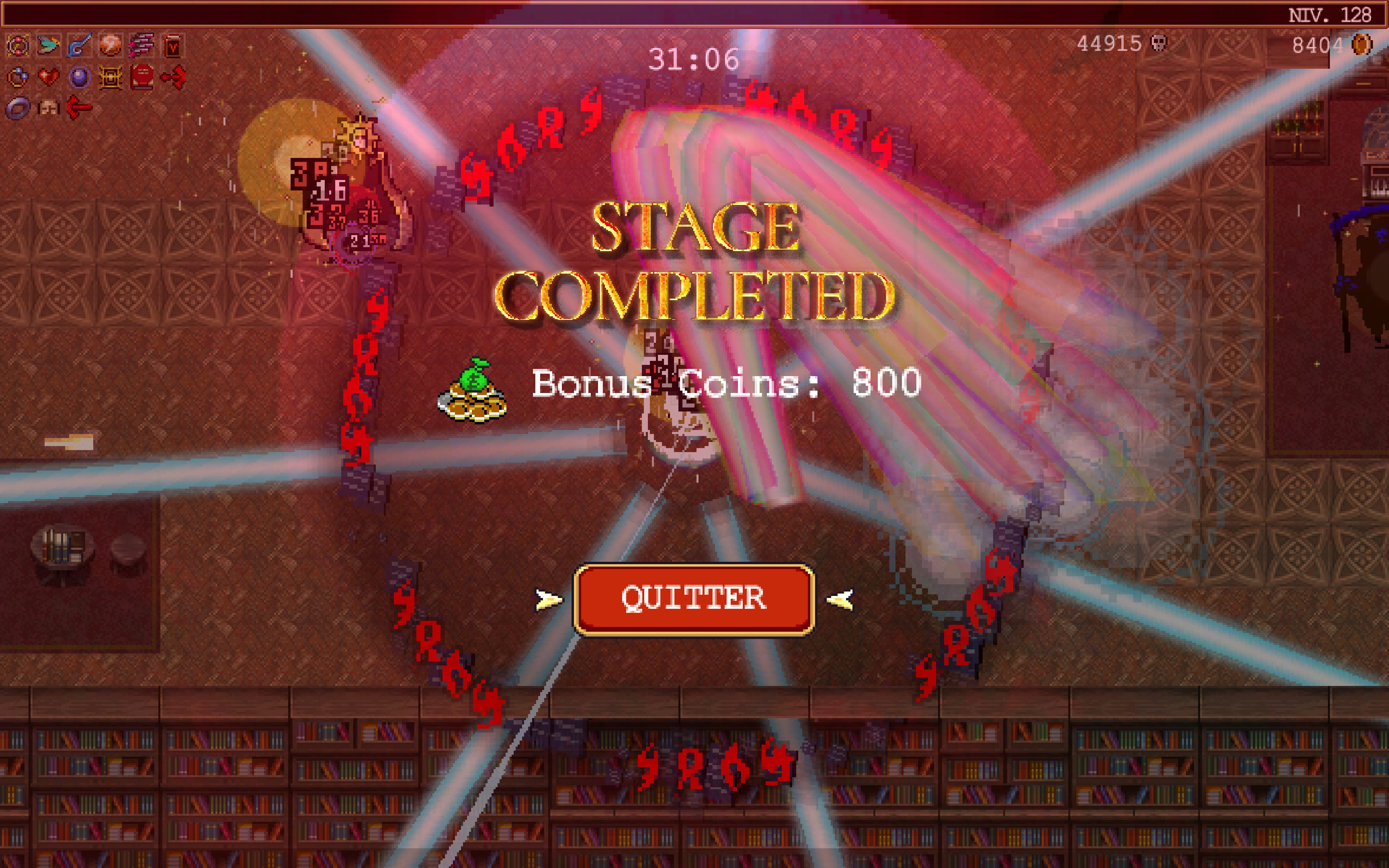Click the blue-gemmed ring item icon
1389x868 pixels.
(18, 77)
